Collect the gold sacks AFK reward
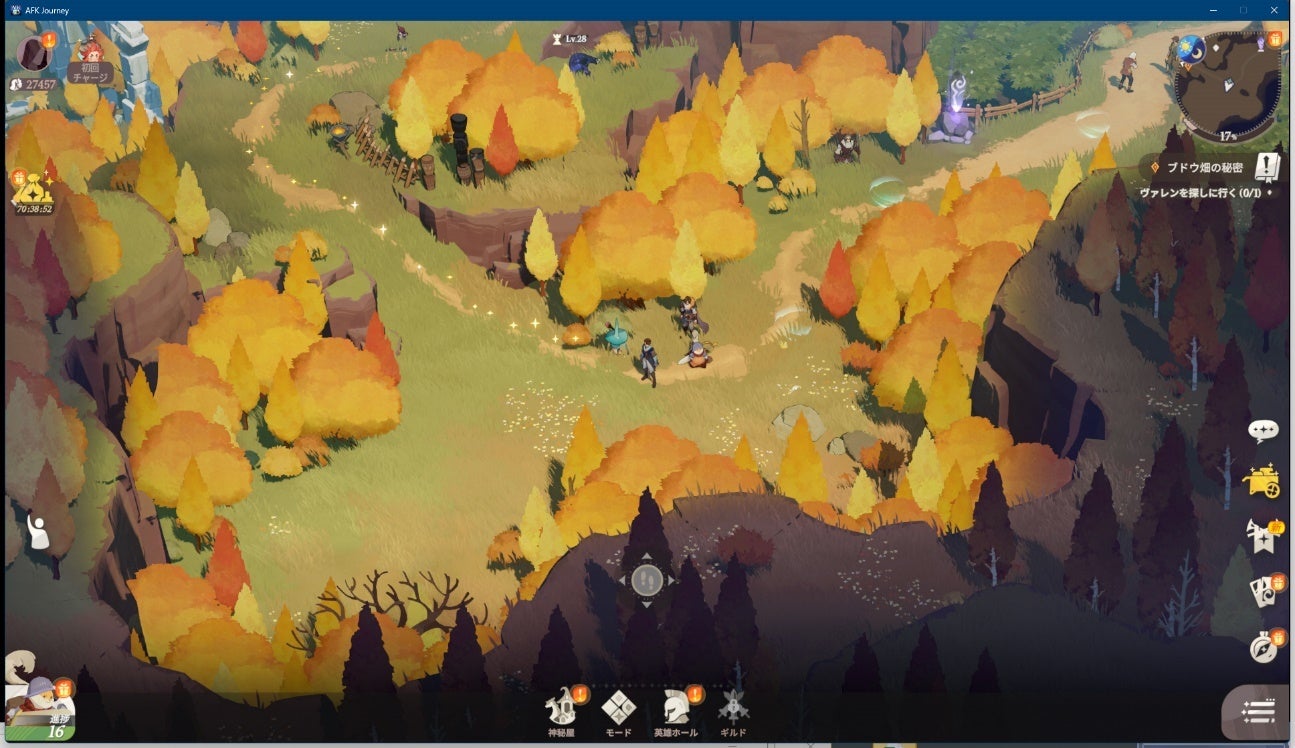This screenshot has height=748, width=1295. tap(33, 189)
